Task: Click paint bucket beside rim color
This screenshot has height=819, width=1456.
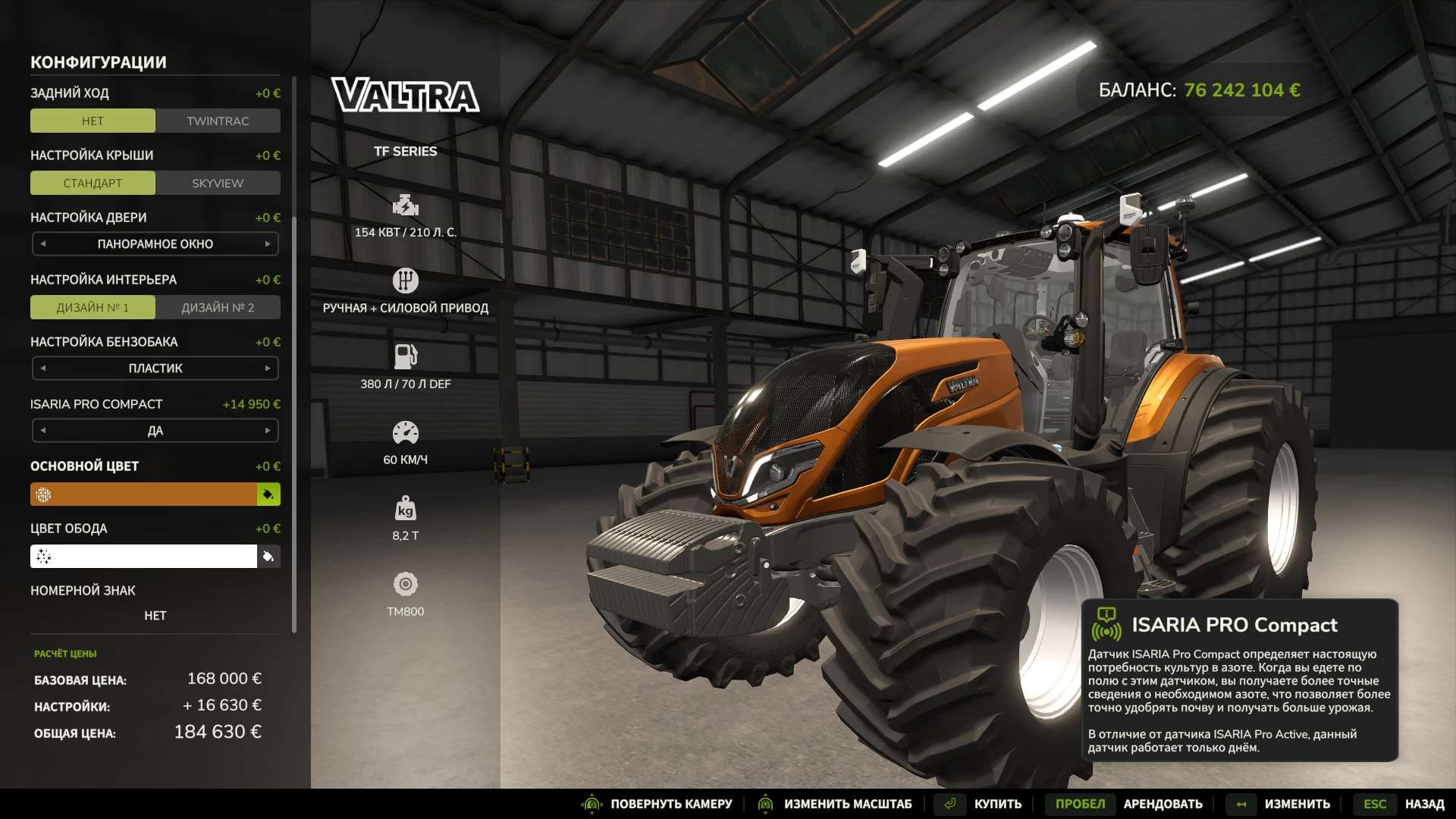Action: click(268, 557)
